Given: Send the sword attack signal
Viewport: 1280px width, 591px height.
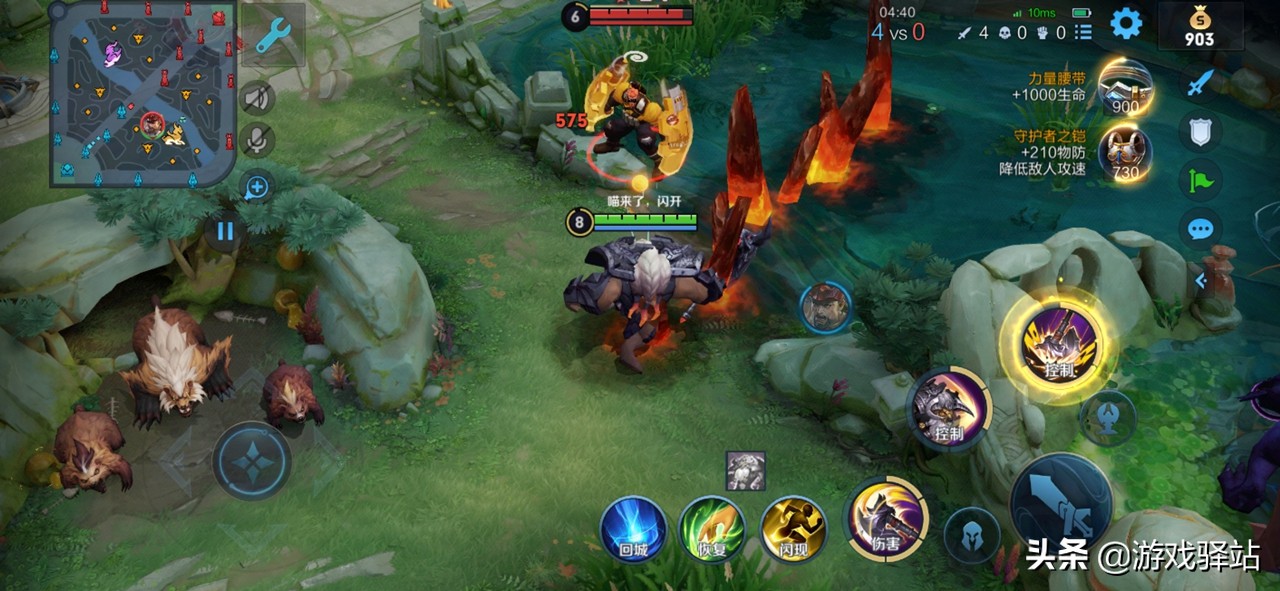Looking at the screenshot, I should point(1200,82).
